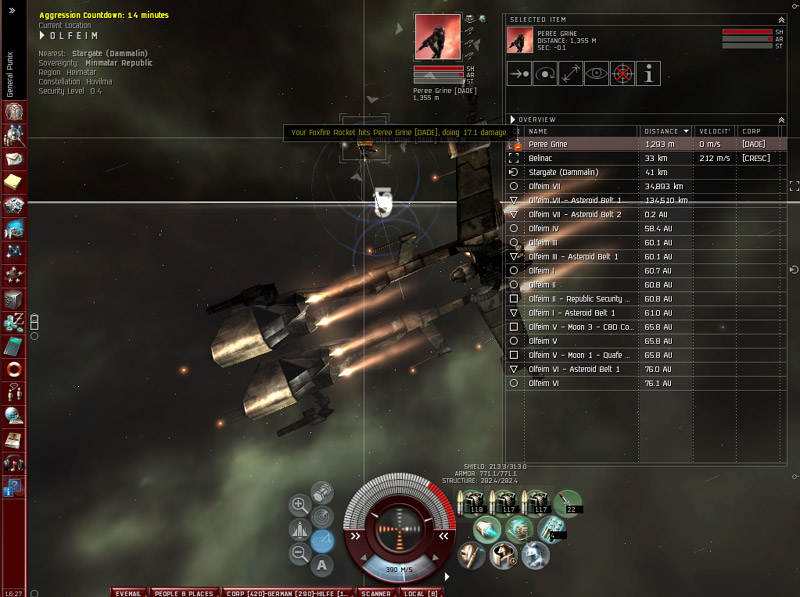Zoom out with the minus magnifier button
Viewport: 800px width, 597px height.
[x=298, y=553]
